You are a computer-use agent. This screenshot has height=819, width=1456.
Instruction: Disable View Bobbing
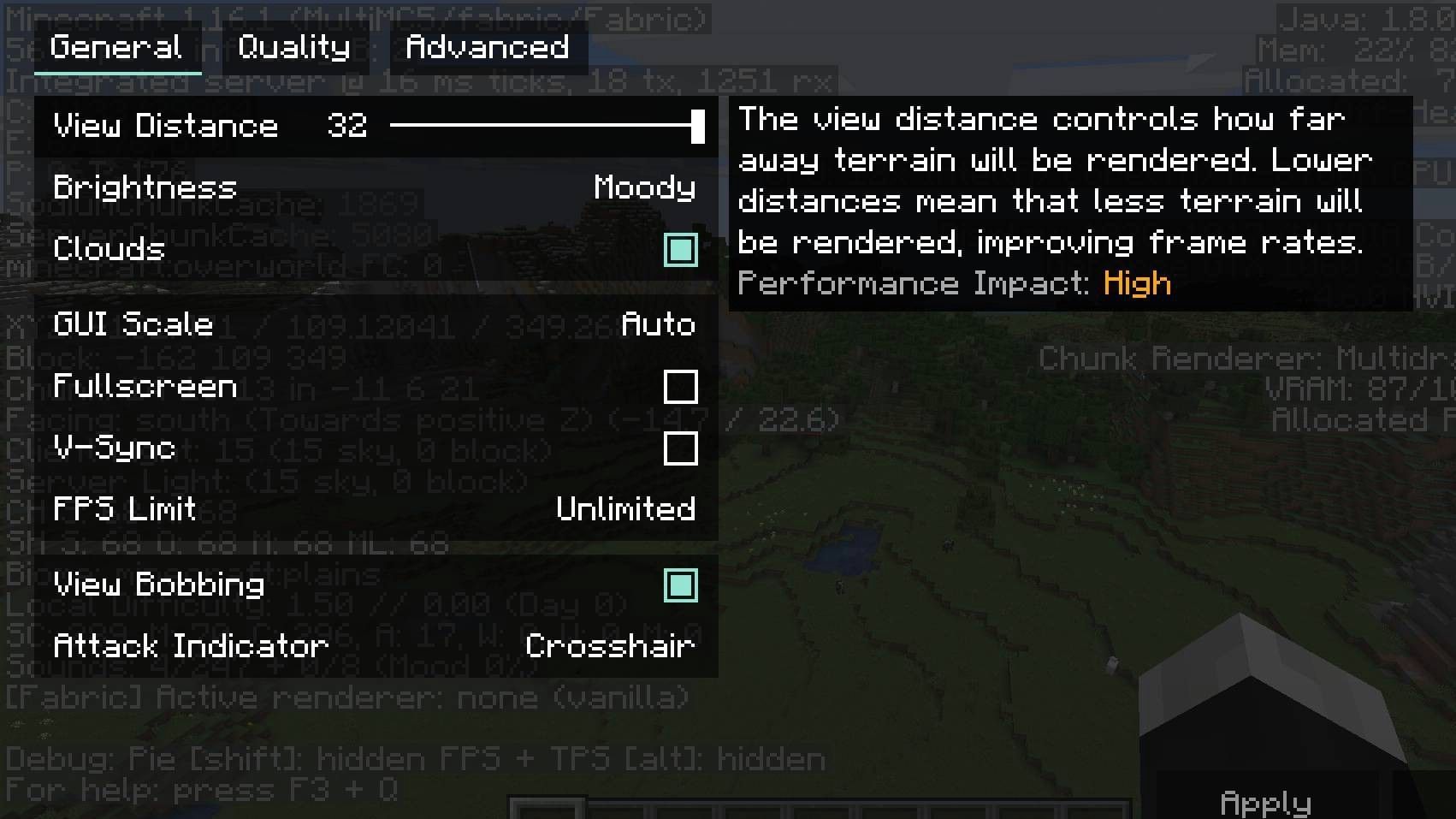[681, 585]
